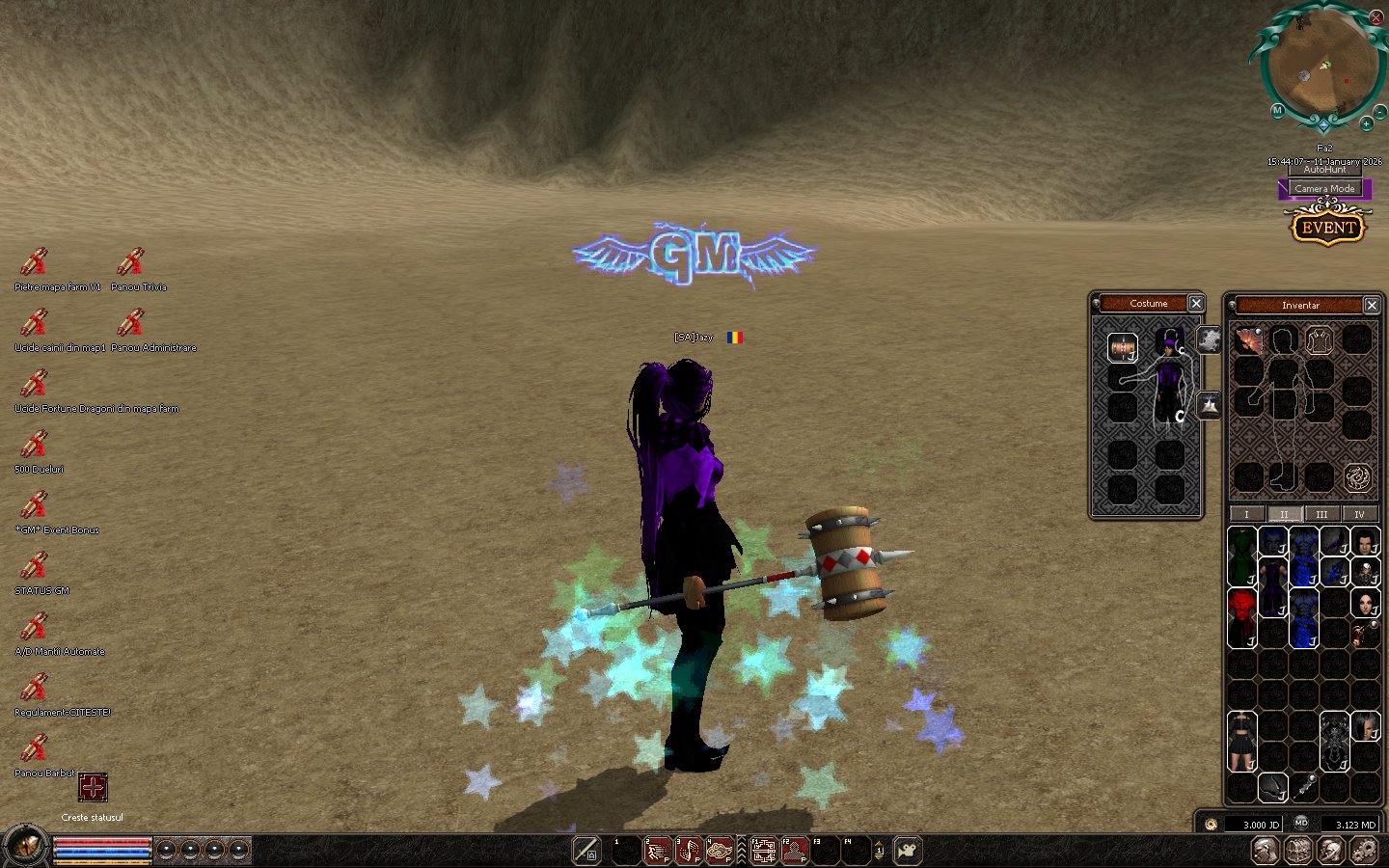The image size is (1389, 868).
Task: Click the red plus Creste statusul icon
Action: (x=93, y=788)
